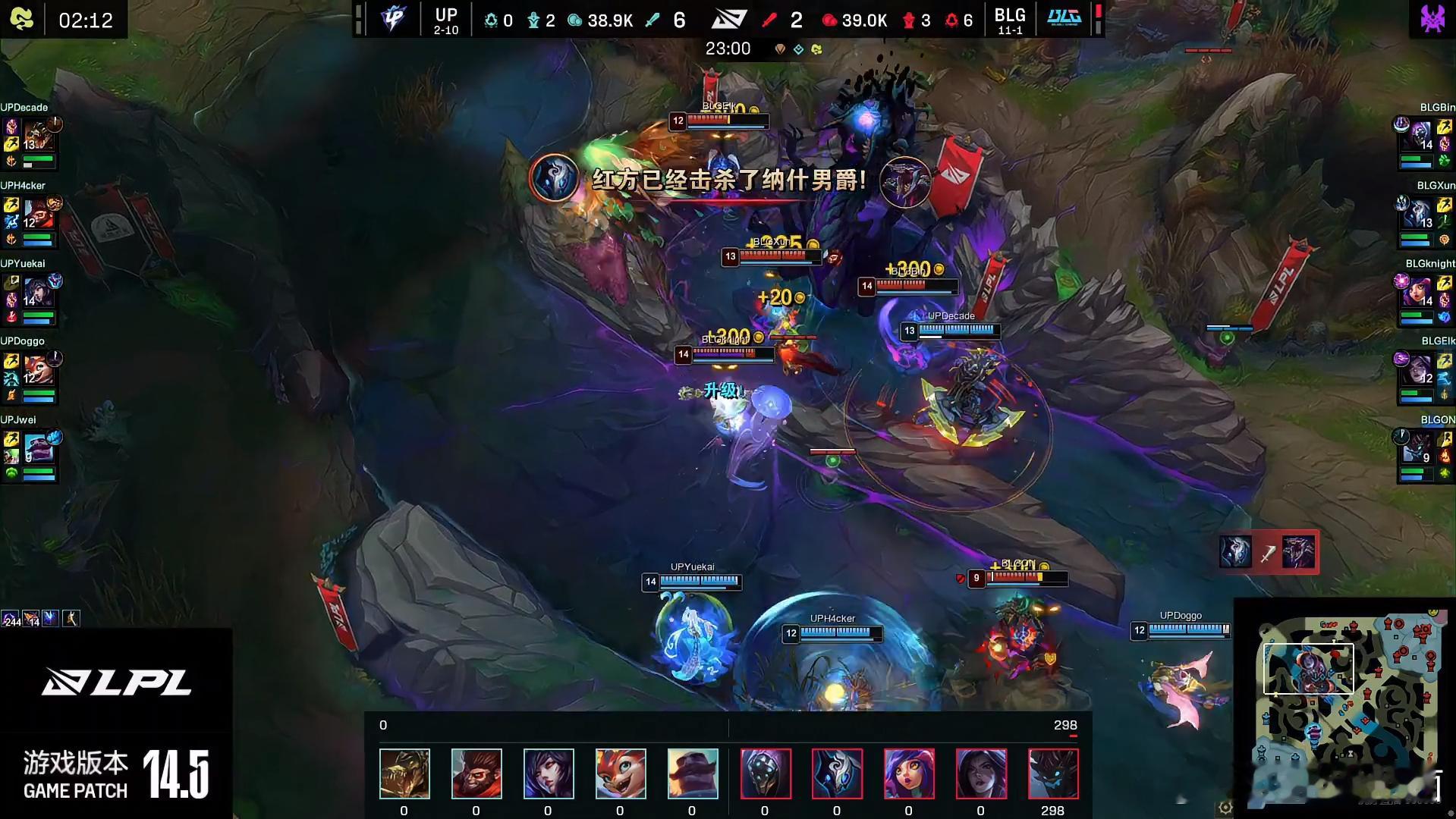This screenshot has width=1456, height=819.
Task: Click the UP team logo on the scoreboard
Action: point(393,18)
